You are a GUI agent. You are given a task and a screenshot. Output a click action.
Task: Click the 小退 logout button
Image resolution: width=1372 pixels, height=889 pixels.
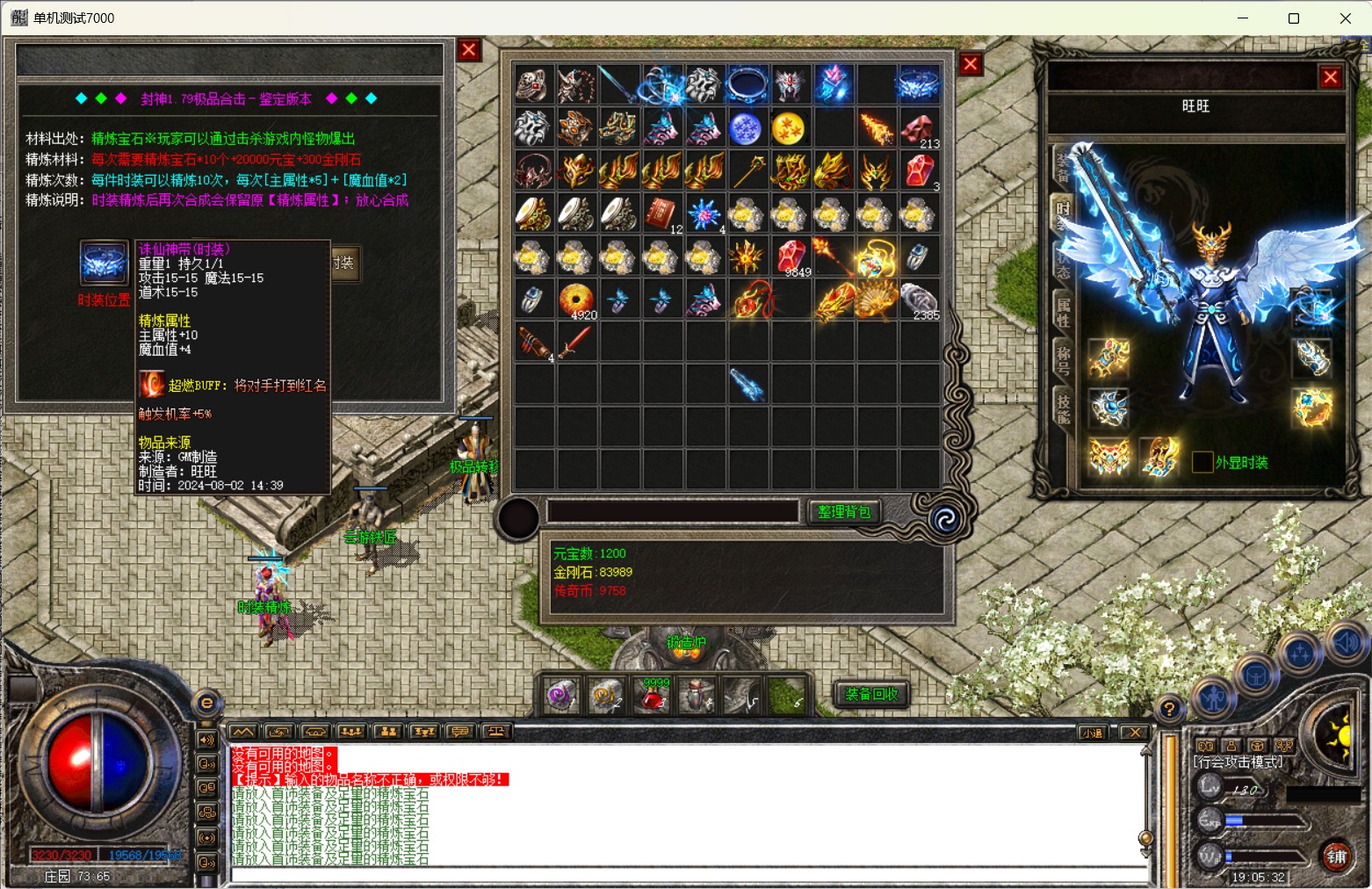(1092, 733)
